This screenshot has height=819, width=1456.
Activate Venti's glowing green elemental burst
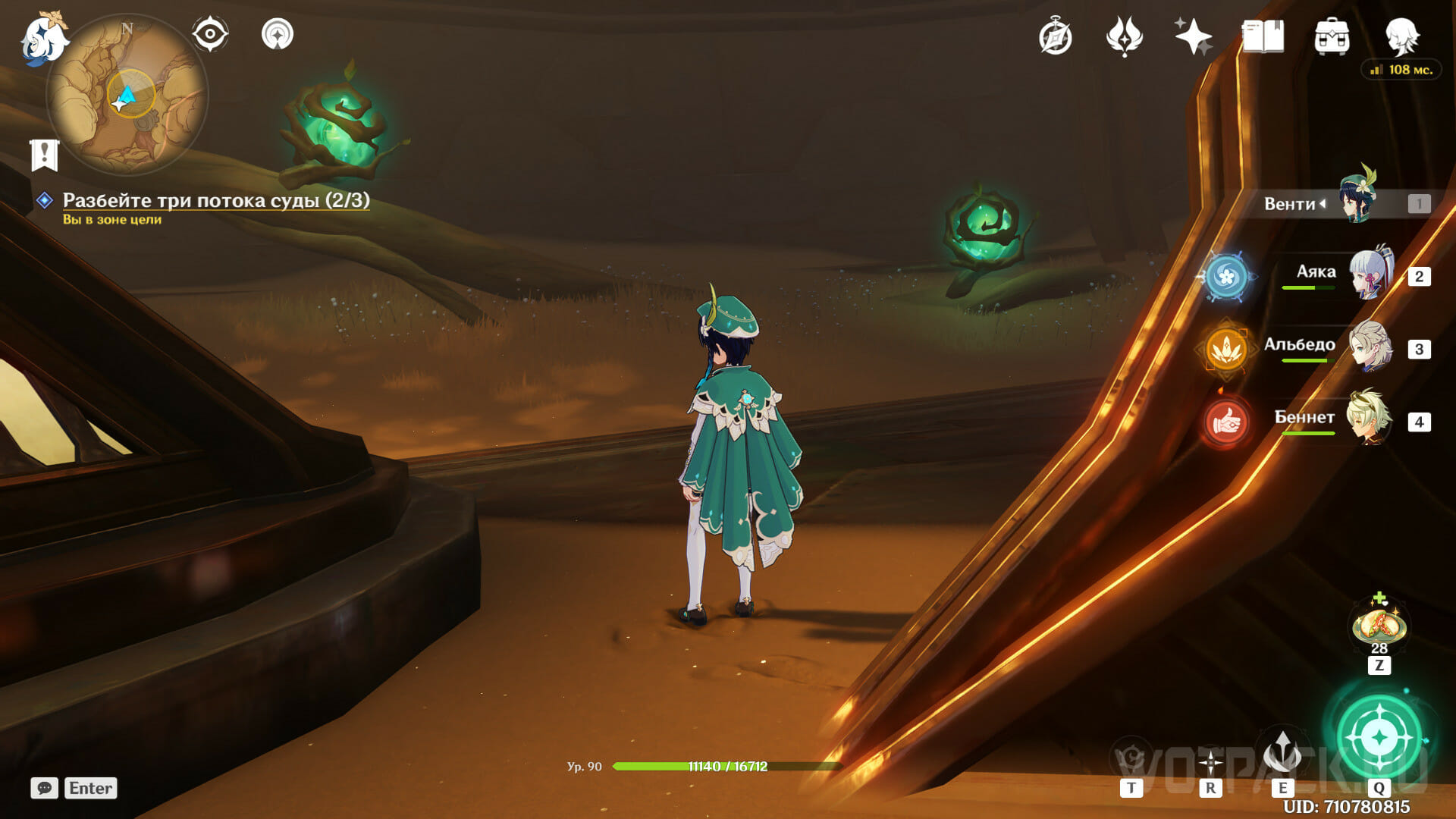1379,736
